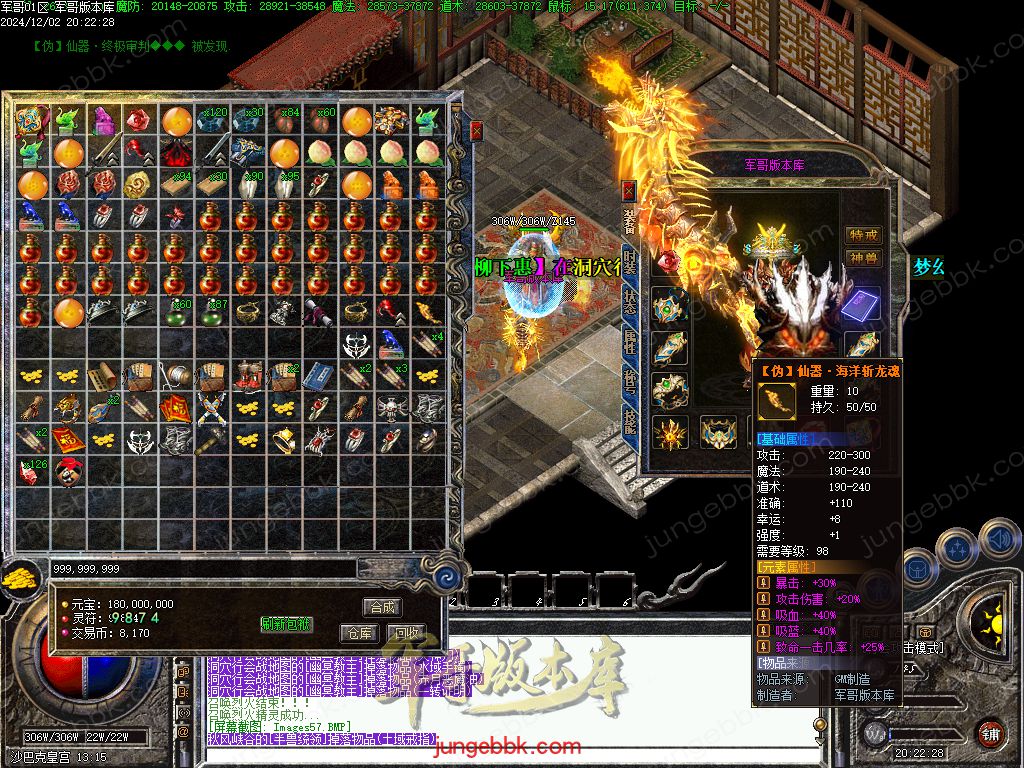This screenshot has height=768, width=1024.
Task: Select the gold ingot pile icon
Action: point(17,577)
